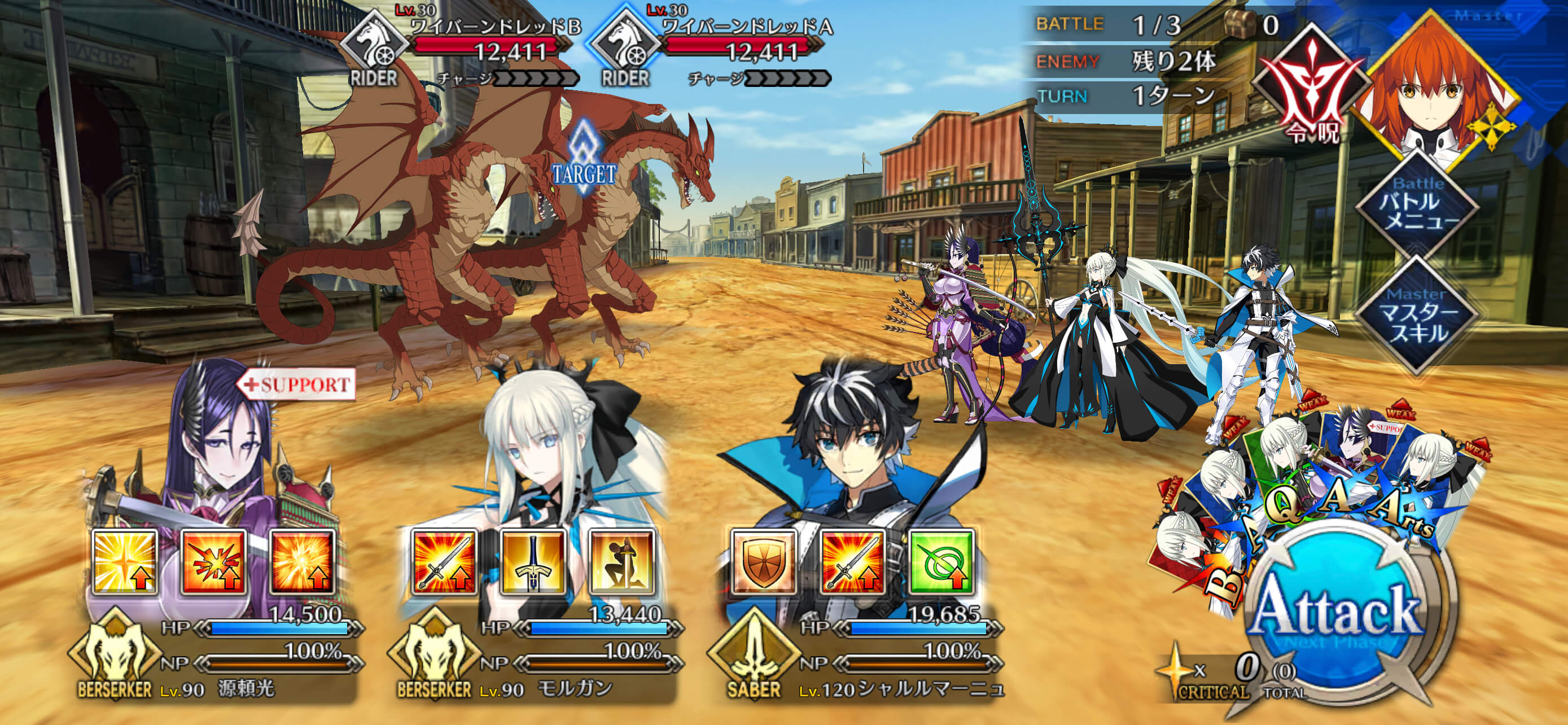Trigger Charlemagne's green swirl skill
The width and height of the screenshot is (1568, 725).
941,562
